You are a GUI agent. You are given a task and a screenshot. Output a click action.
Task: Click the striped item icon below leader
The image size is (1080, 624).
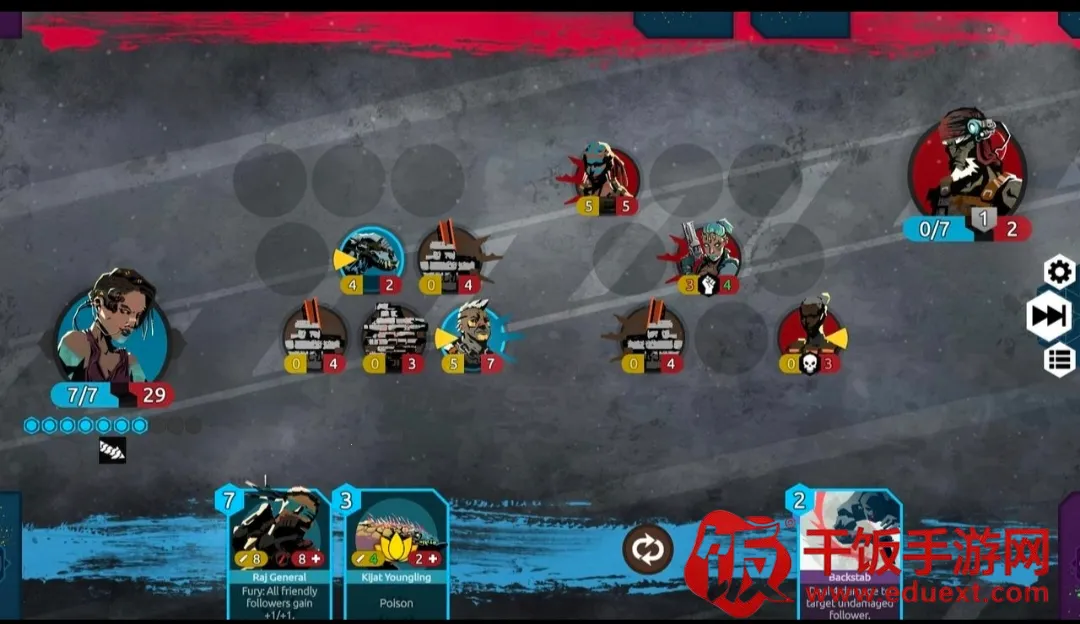pyautogui.click(x=112, y=451)
